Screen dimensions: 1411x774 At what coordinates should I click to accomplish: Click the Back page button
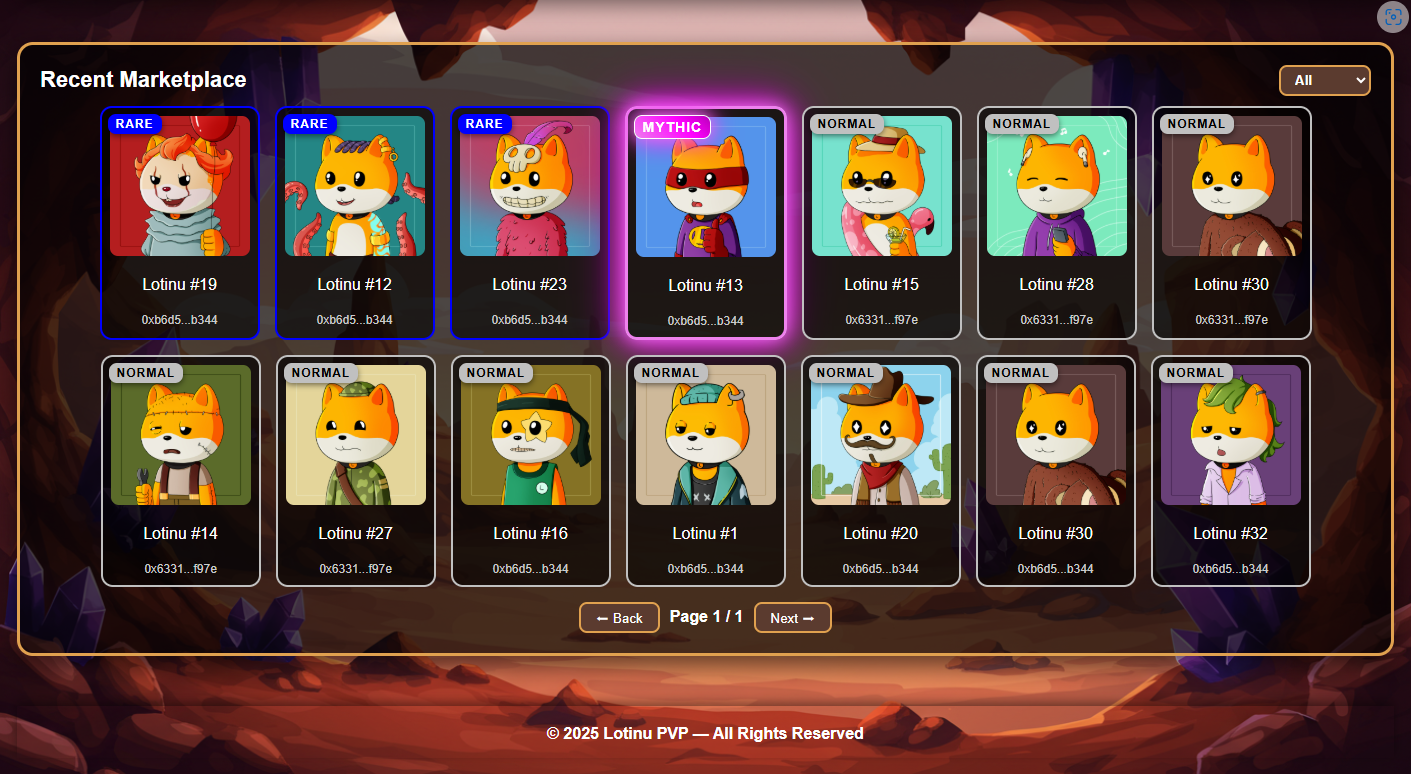tap(619, 618)
